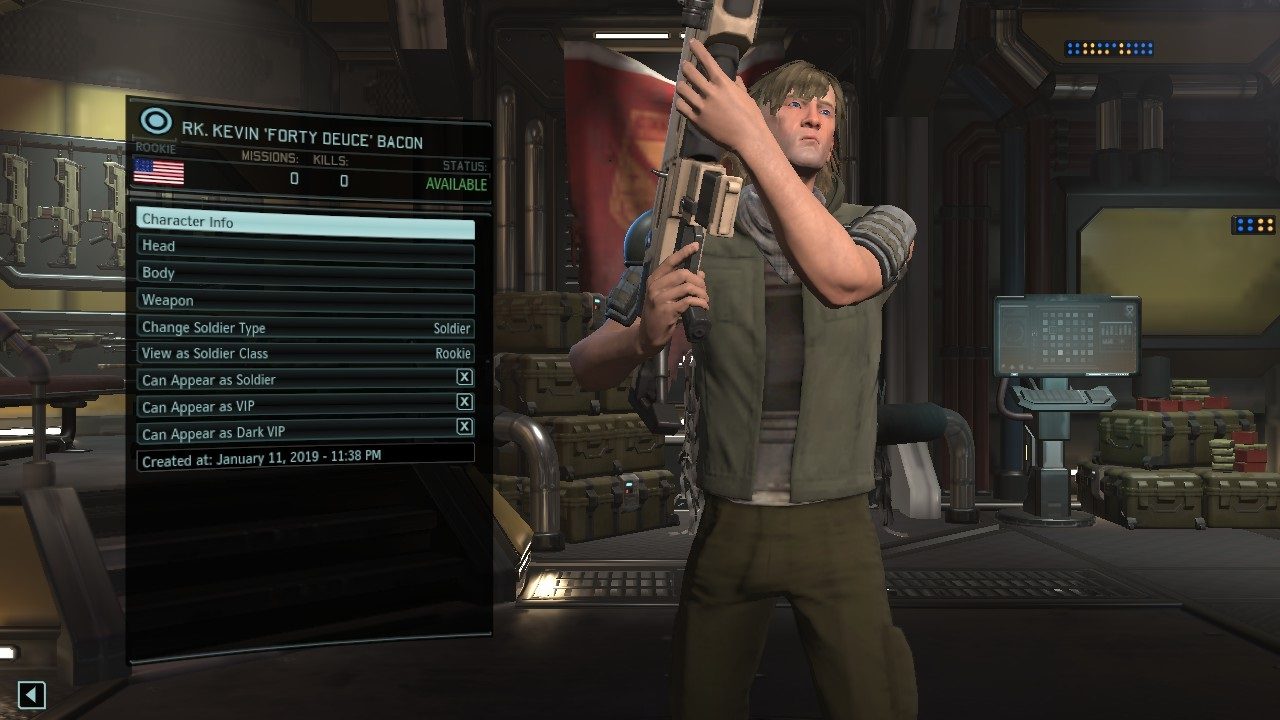Uncheck Can Appear as Soldier
1280x720 pixels.
tap(466, 380)
